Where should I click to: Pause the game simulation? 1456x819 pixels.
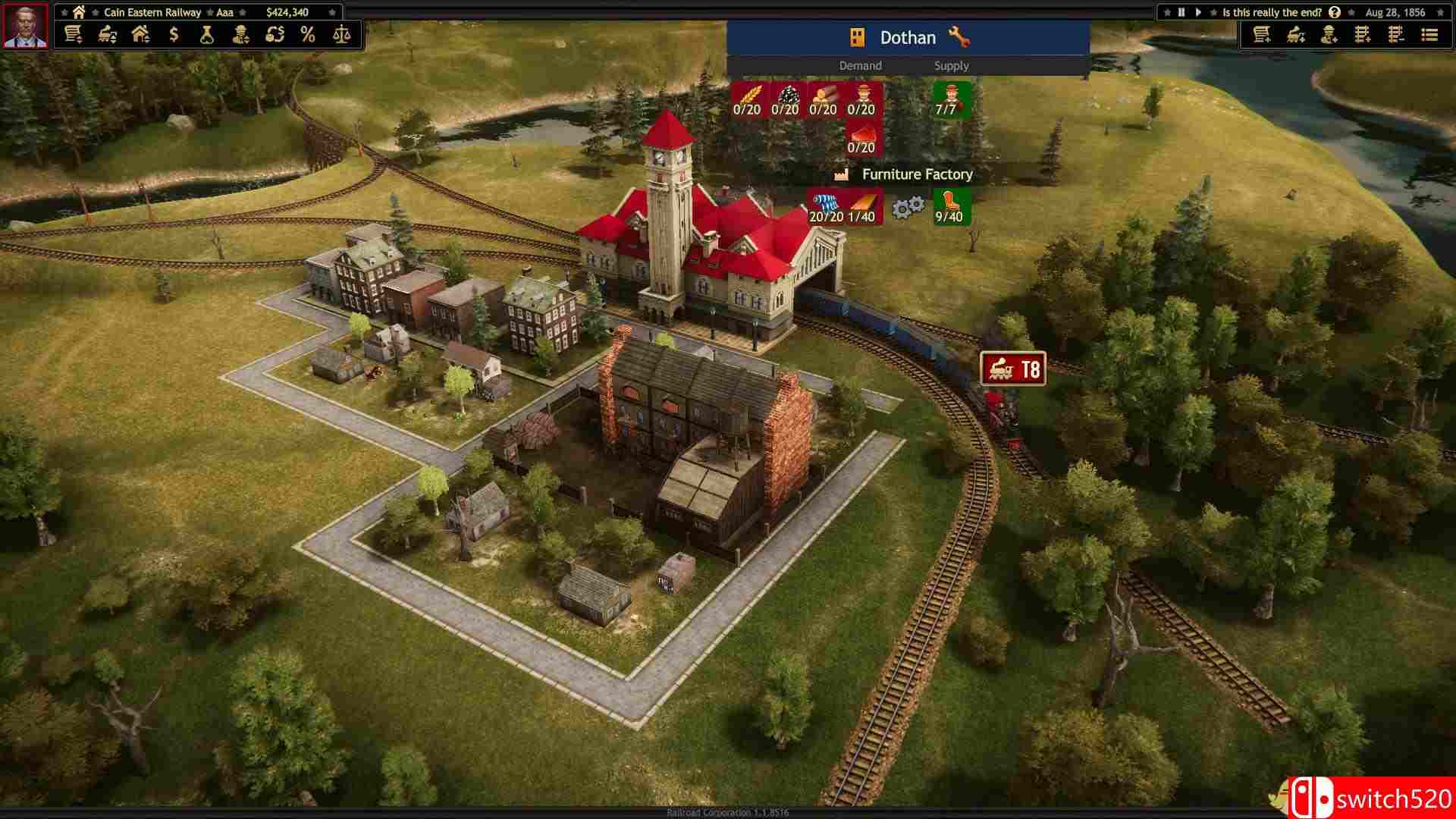point(1181,13)
